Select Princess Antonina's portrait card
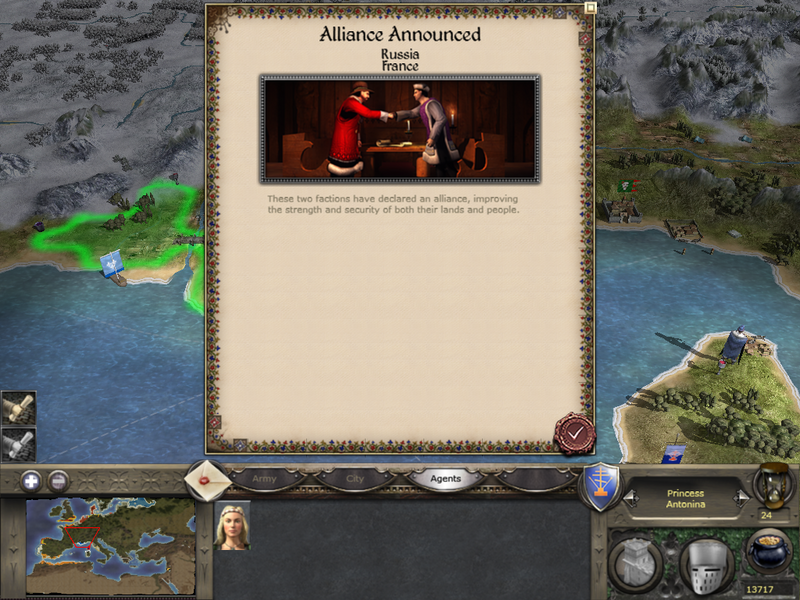 click(232, 525)
